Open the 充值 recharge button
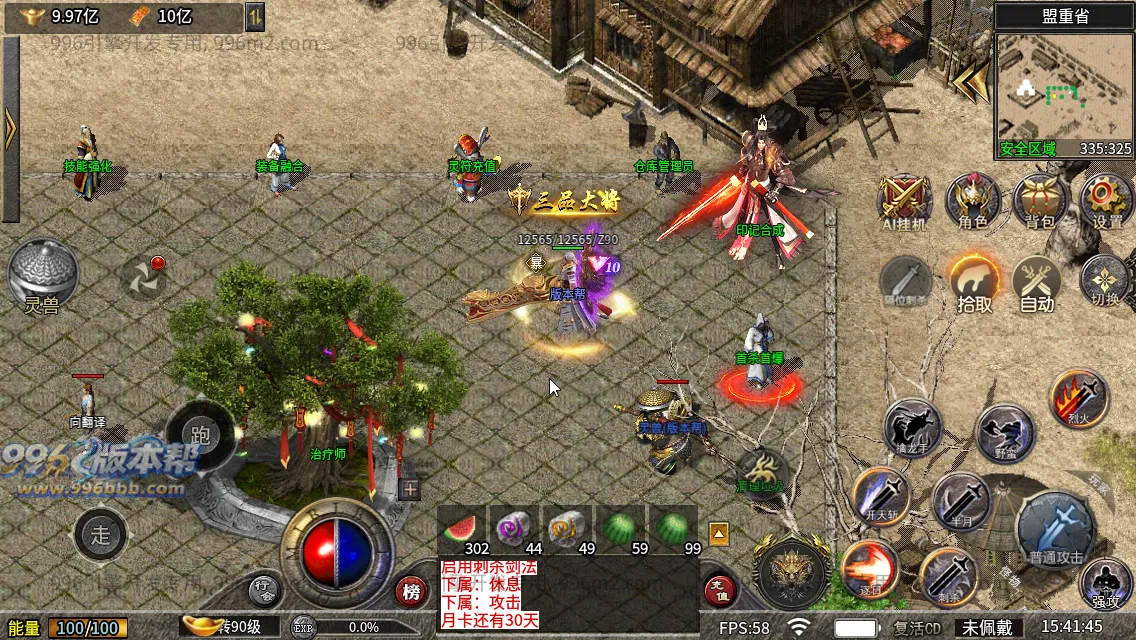 pos(720,591)
